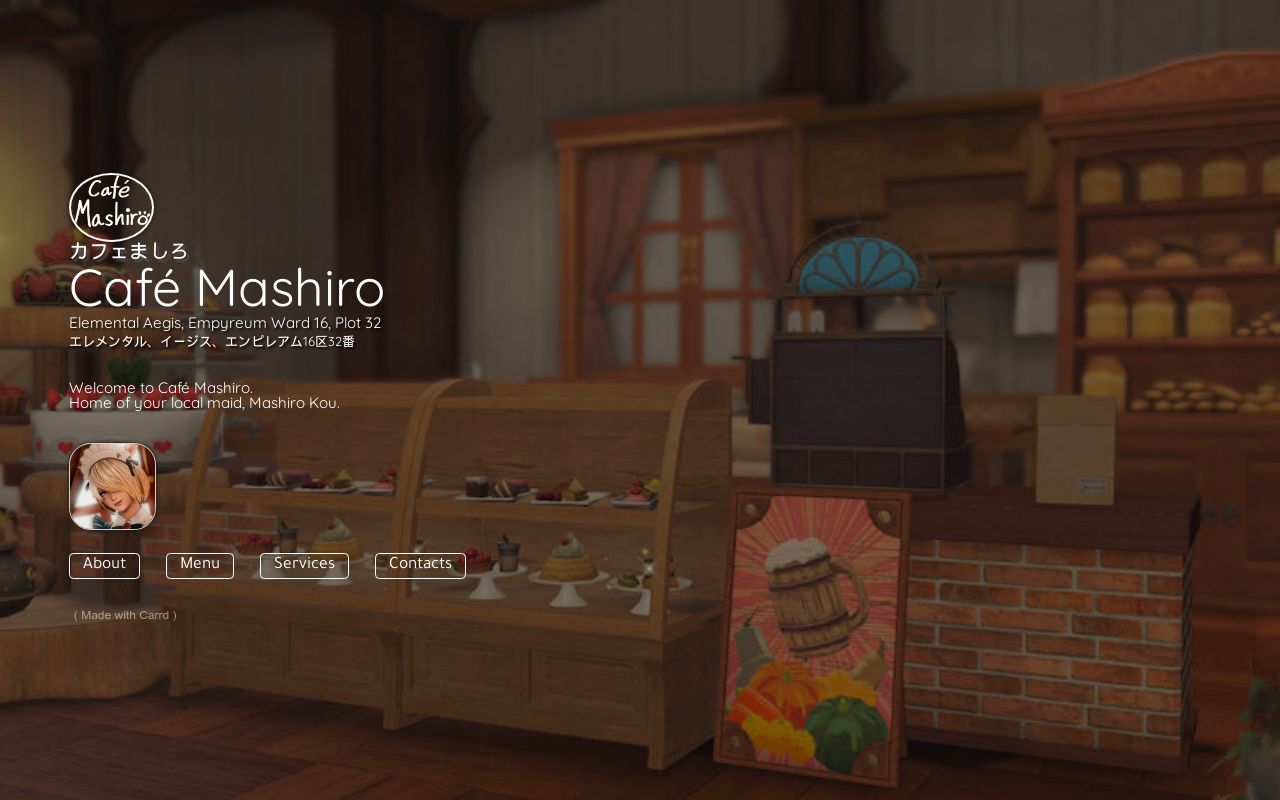The width and height of the screenshot is (1280, 800).
Task: View the Services page
Action: (304, 564)
